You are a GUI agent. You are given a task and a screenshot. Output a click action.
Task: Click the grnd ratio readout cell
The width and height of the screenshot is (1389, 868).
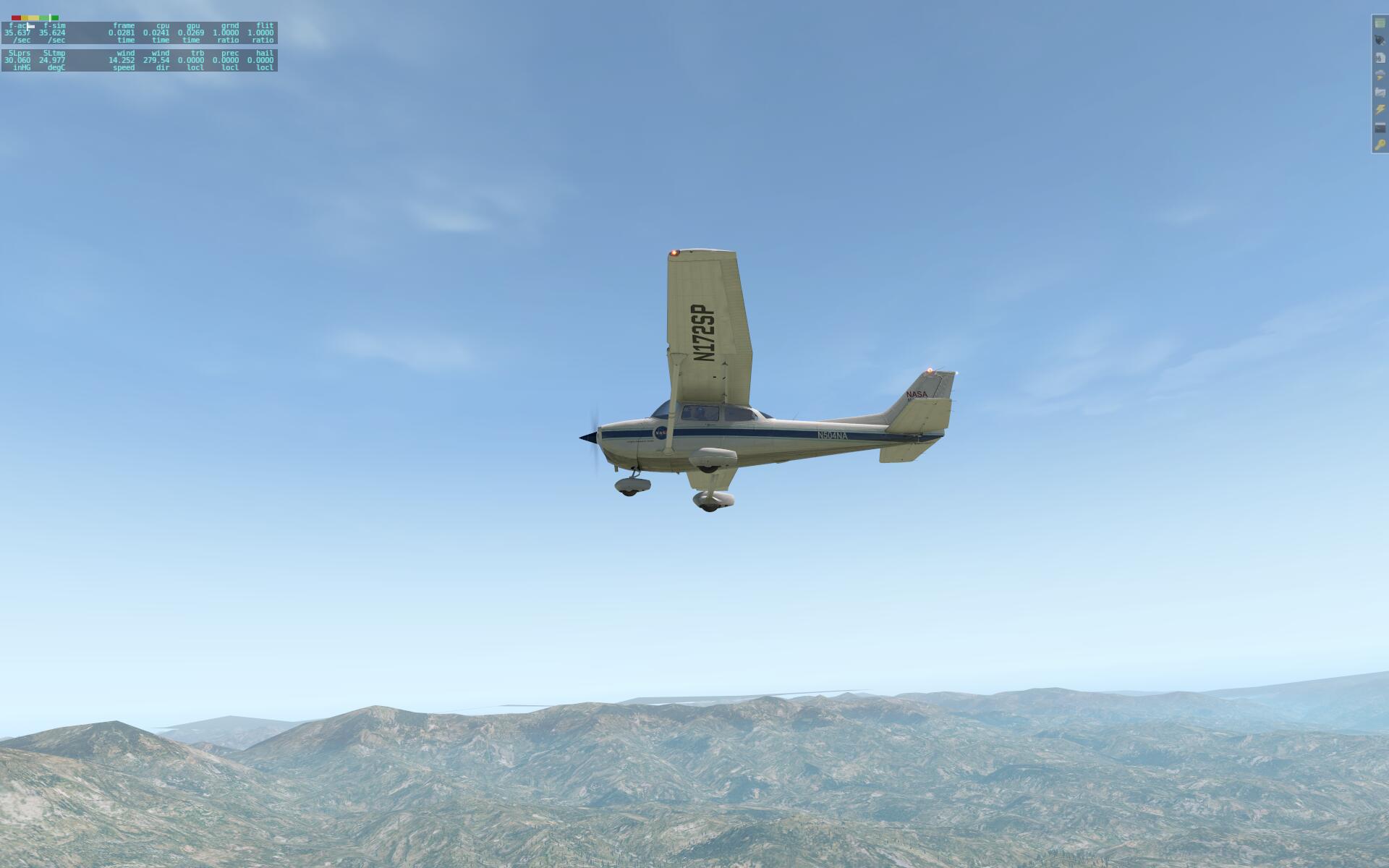[227, 33]
